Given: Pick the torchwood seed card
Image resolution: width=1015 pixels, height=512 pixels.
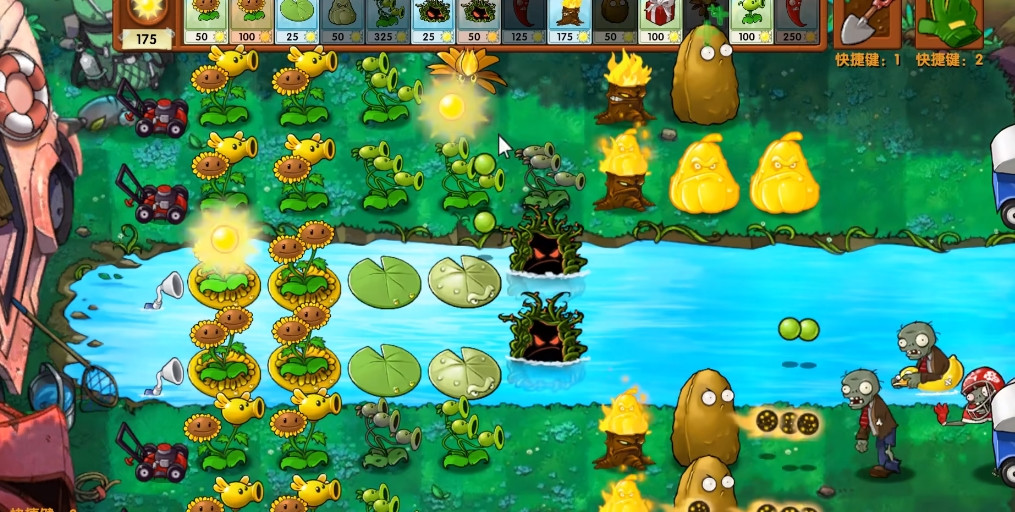Looking at the screenshot, I should [569, 22].
